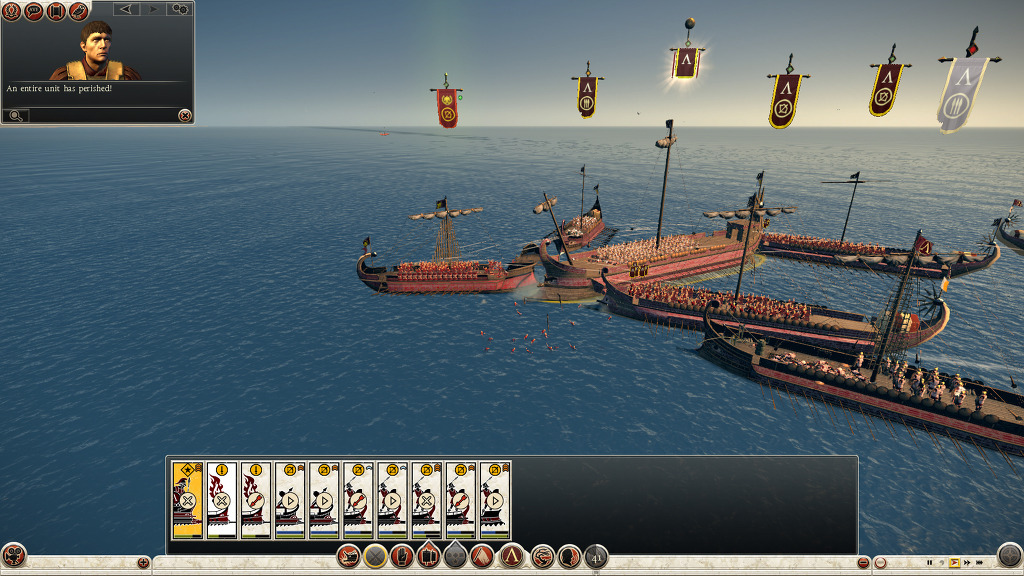Click the Spartan lambda shield button
This screenshot has width=1024, height=576.
point(512,556)
